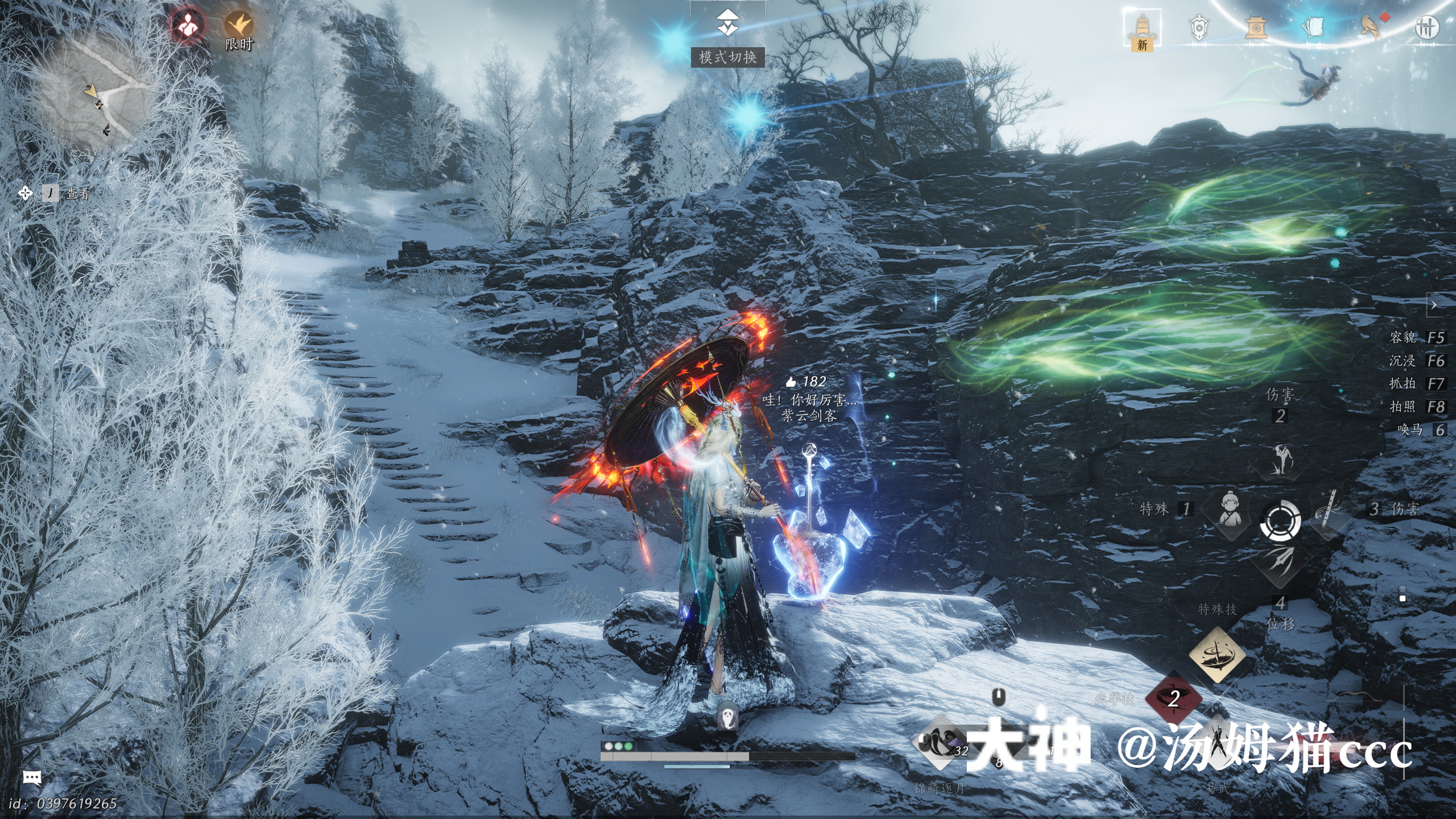Image resolution: width=1456 pixels, height=819 pixels.
Task: Click the ghost mask icon above the health bar
Action: click(727, 717)
